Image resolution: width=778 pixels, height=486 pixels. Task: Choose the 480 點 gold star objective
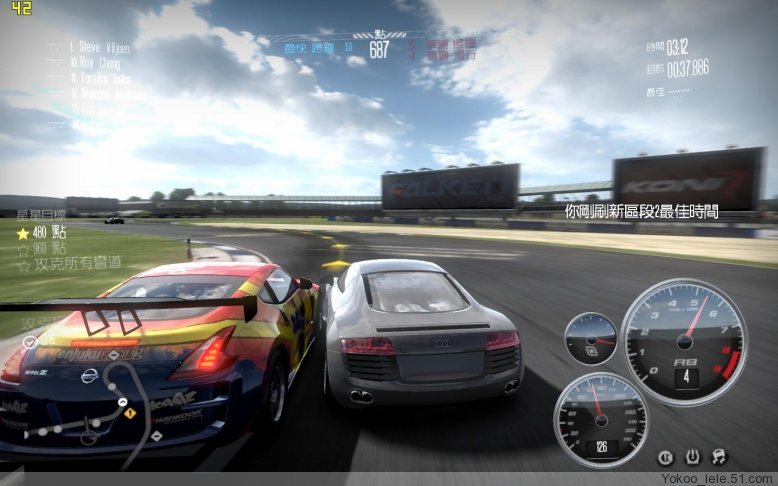pyautogui.click(x=42, y=231)
